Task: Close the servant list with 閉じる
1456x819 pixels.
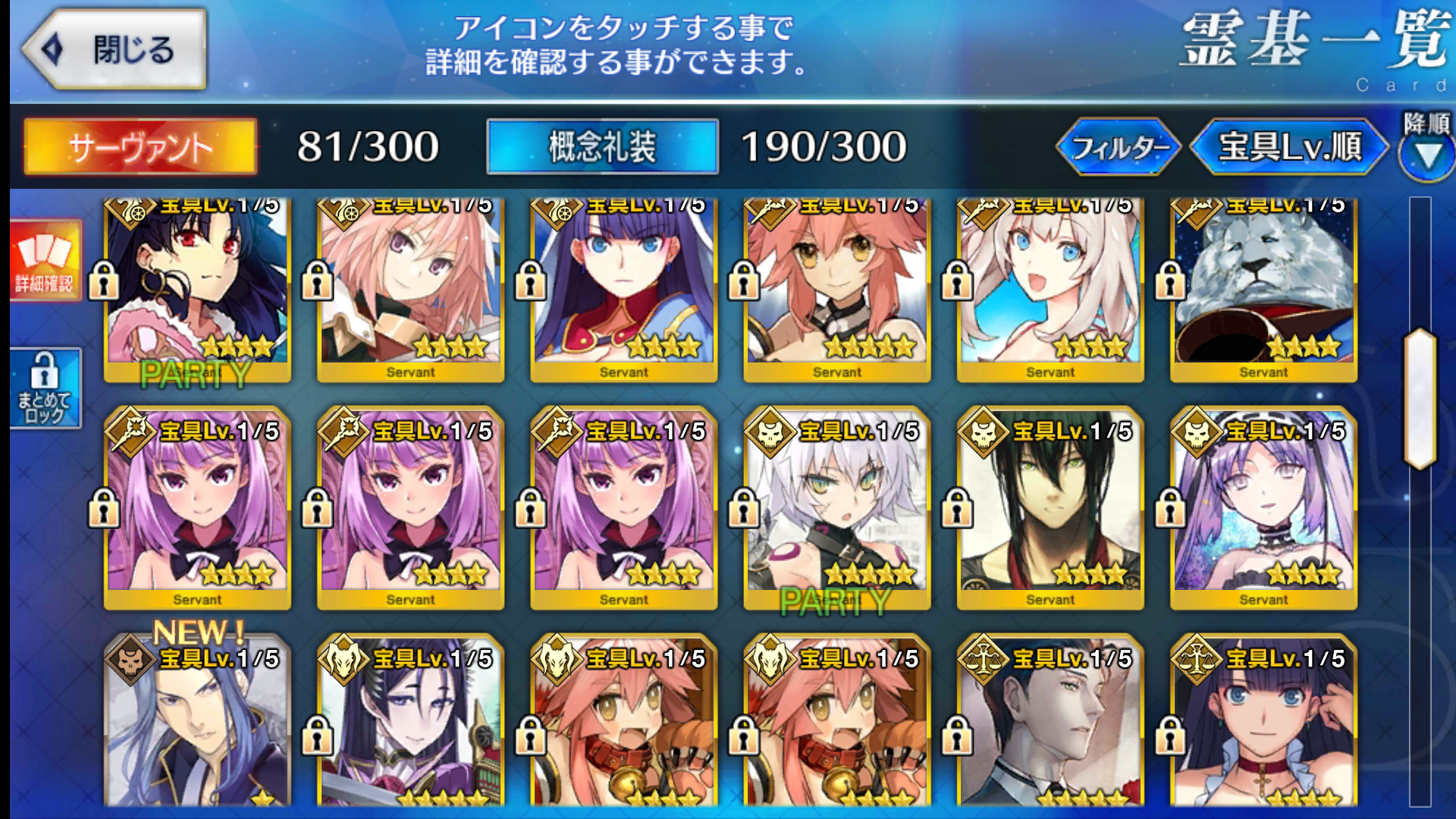Action: click(115, 50)
